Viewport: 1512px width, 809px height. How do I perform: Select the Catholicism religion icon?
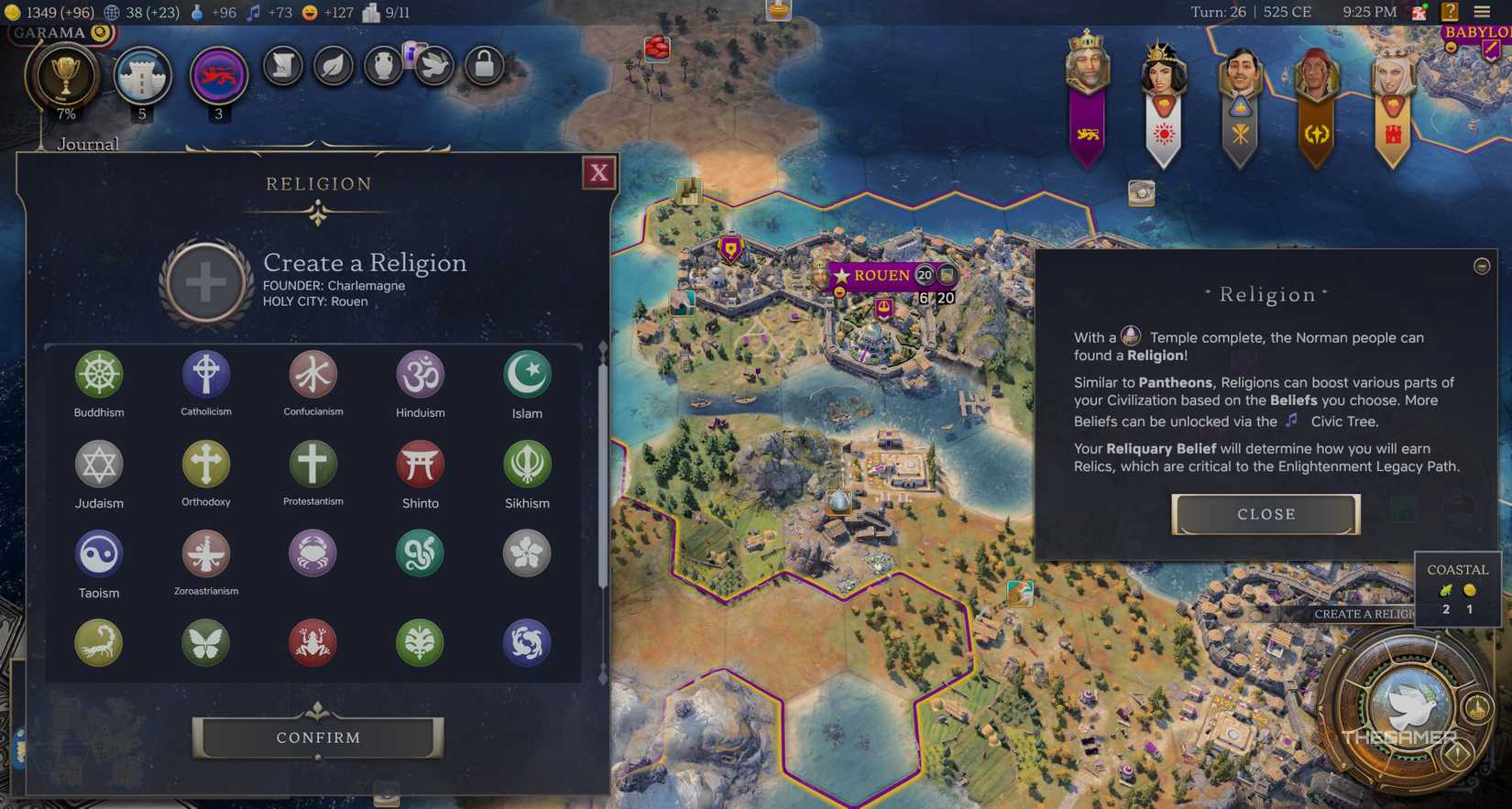[205, 373]
